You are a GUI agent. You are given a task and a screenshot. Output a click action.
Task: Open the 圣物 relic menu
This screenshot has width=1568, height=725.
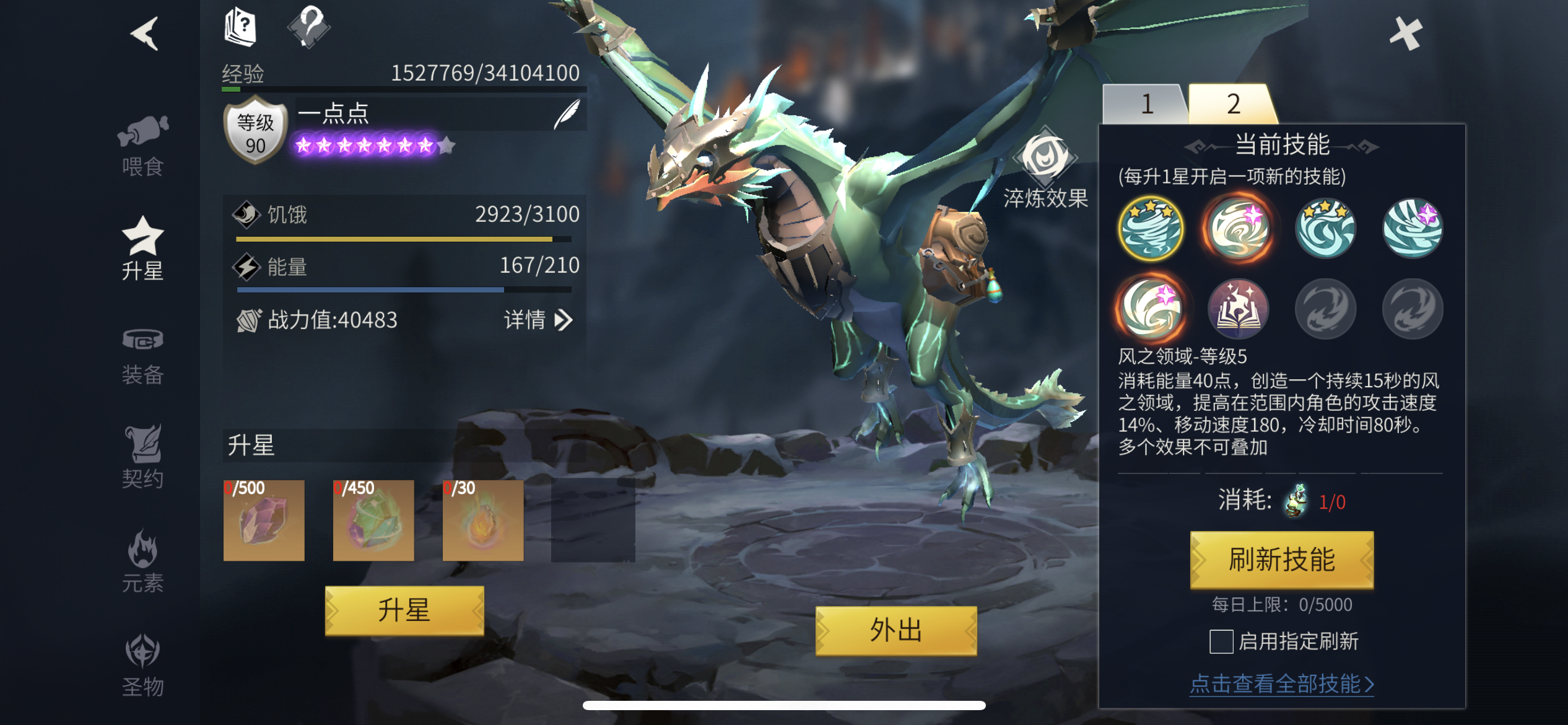click(x=142, y=666)
